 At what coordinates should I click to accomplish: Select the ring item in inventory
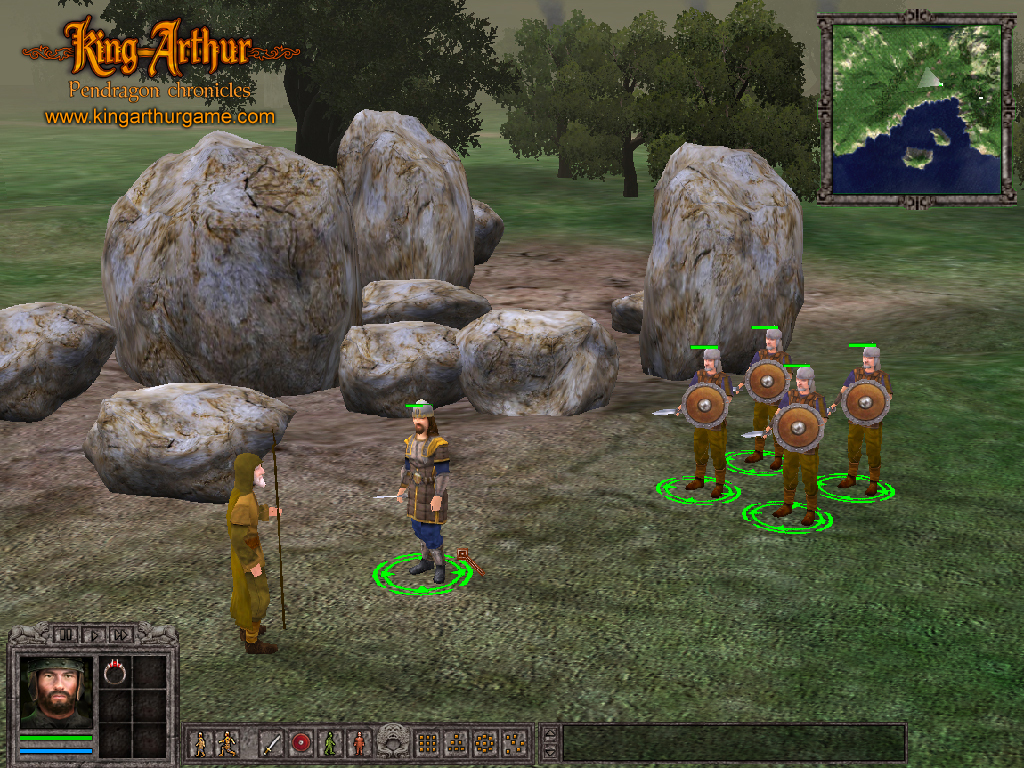click(115, 673)
